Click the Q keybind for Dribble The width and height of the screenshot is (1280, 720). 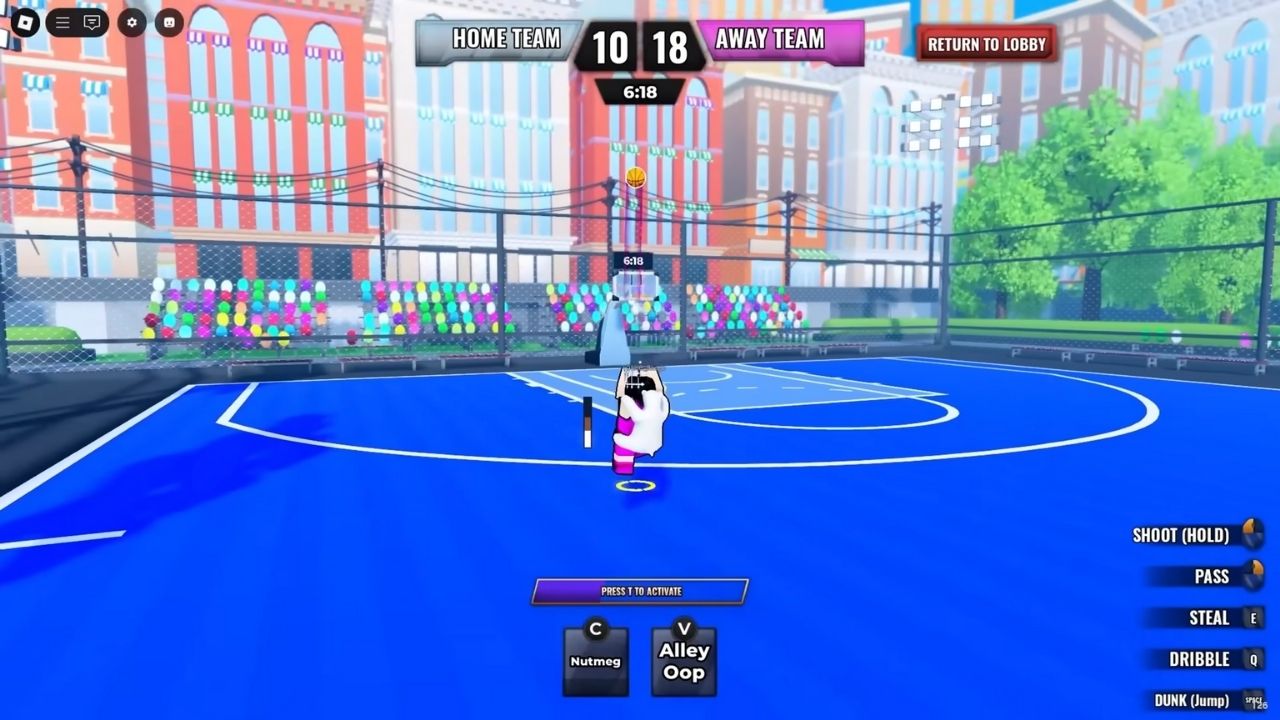(1253, 659)
